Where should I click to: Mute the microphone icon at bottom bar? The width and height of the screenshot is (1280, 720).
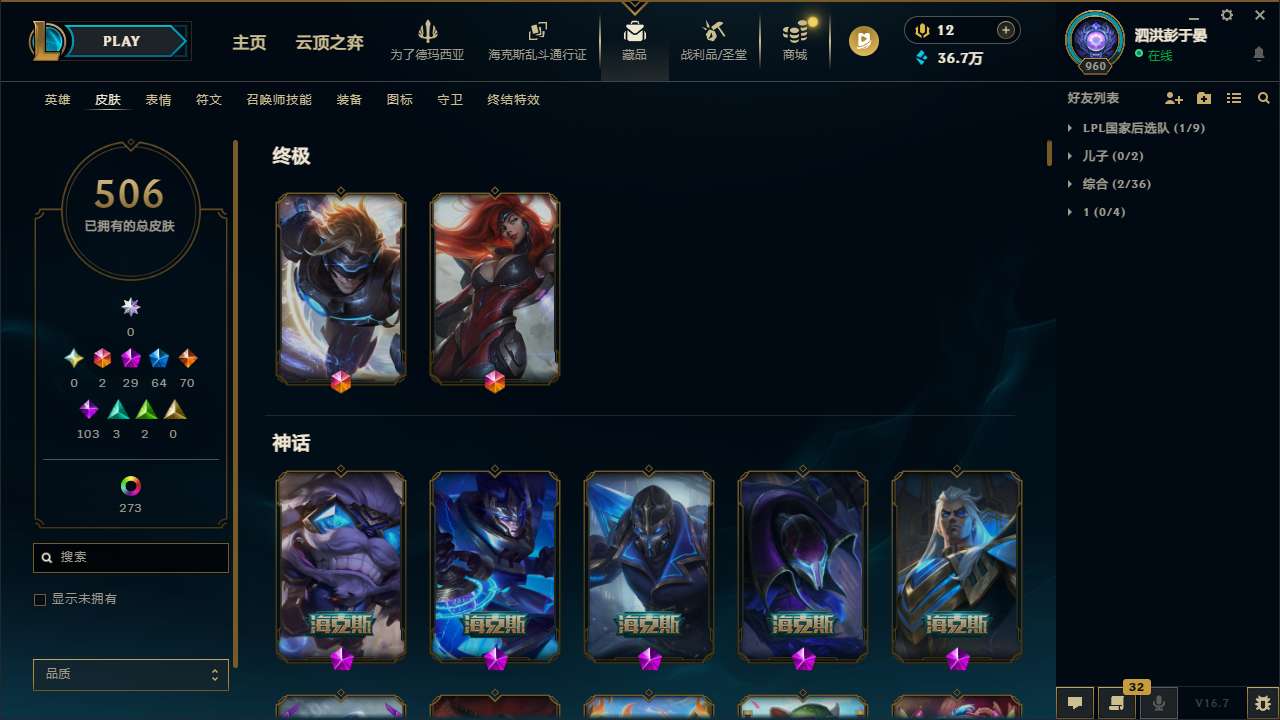[1157, 703]
